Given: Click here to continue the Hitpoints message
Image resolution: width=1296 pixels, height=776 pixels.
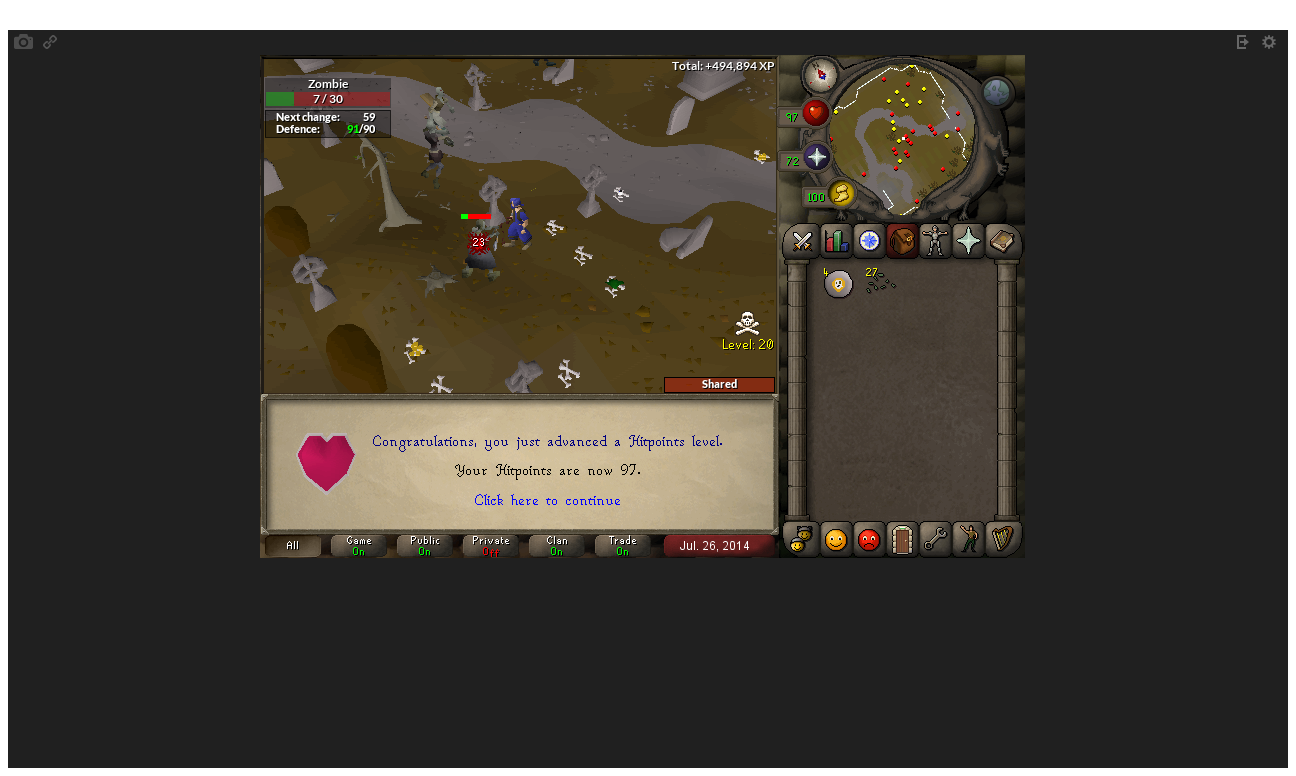Looking at the screenshot, I should [547, 500].
